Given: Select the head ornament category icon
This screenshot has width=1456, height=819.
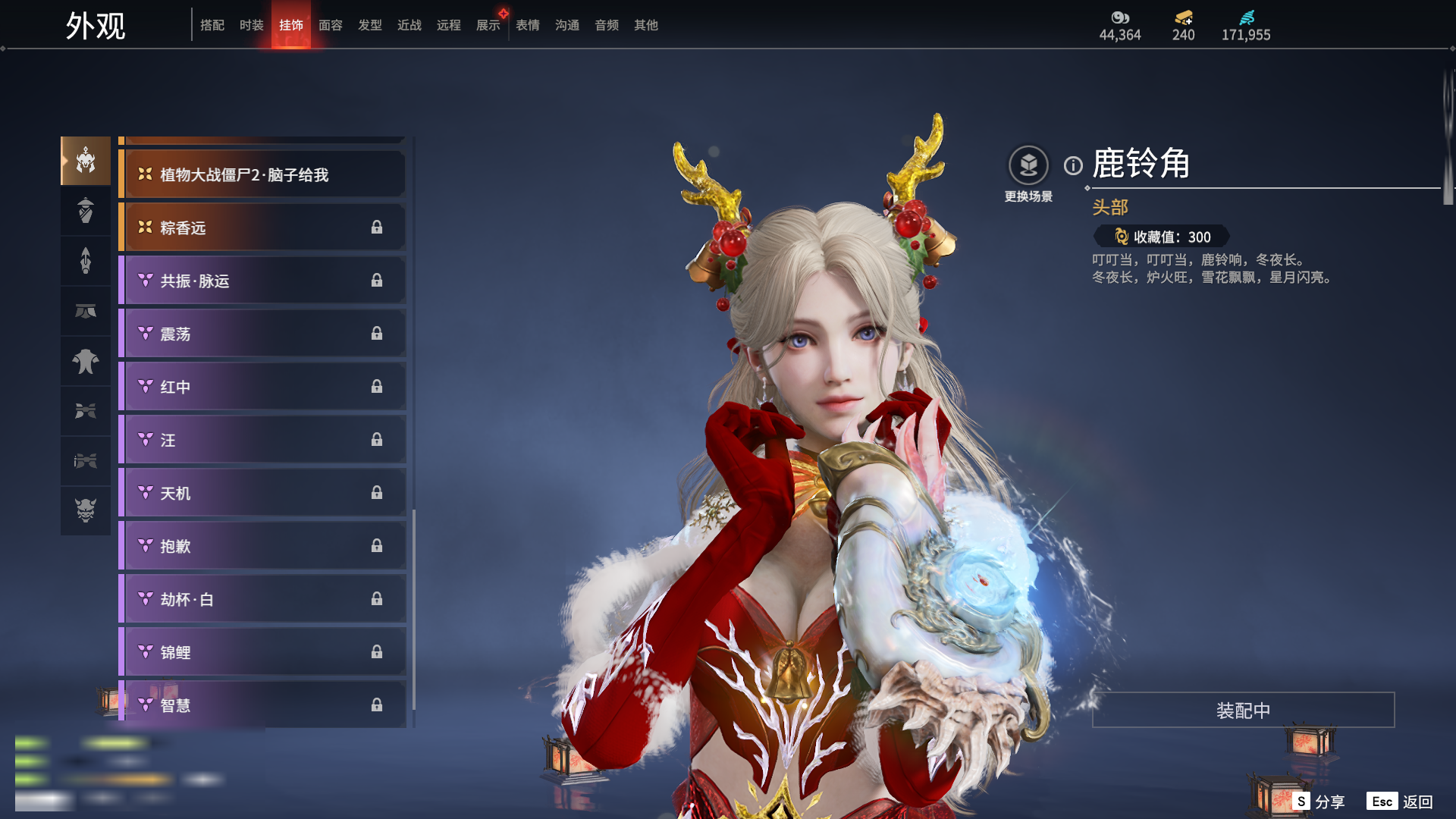Looking at the screenshot, I should tap(86, 161).
